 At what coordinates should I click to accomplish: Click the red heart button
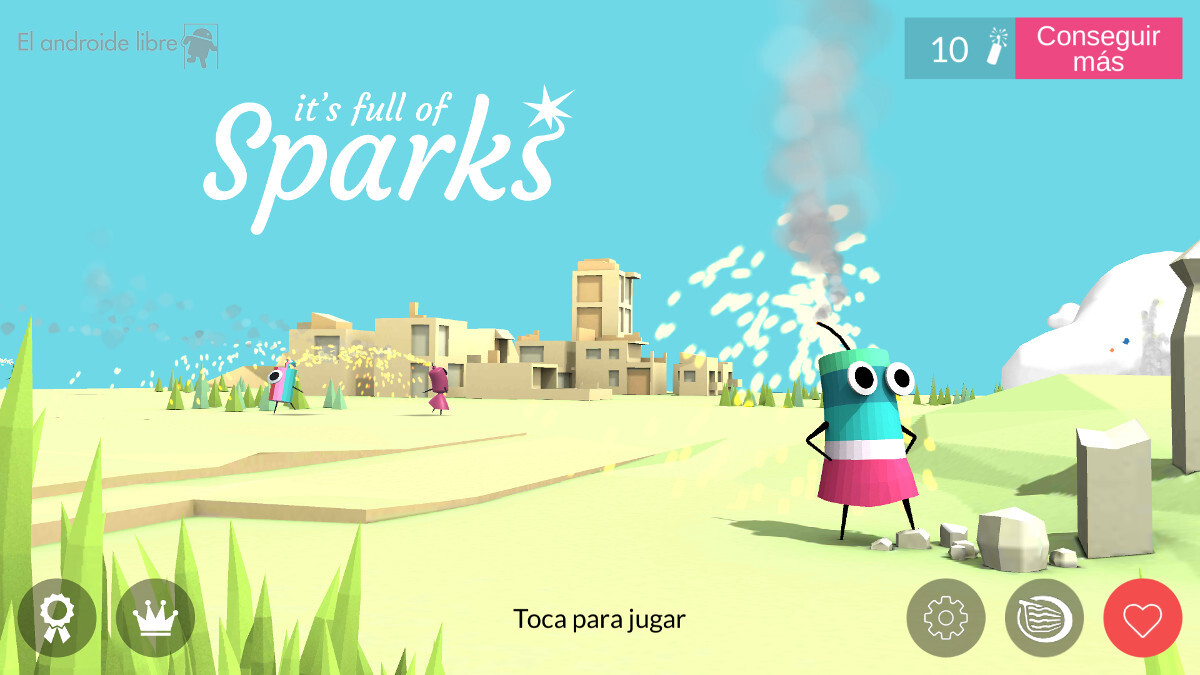coord(1142,618)
